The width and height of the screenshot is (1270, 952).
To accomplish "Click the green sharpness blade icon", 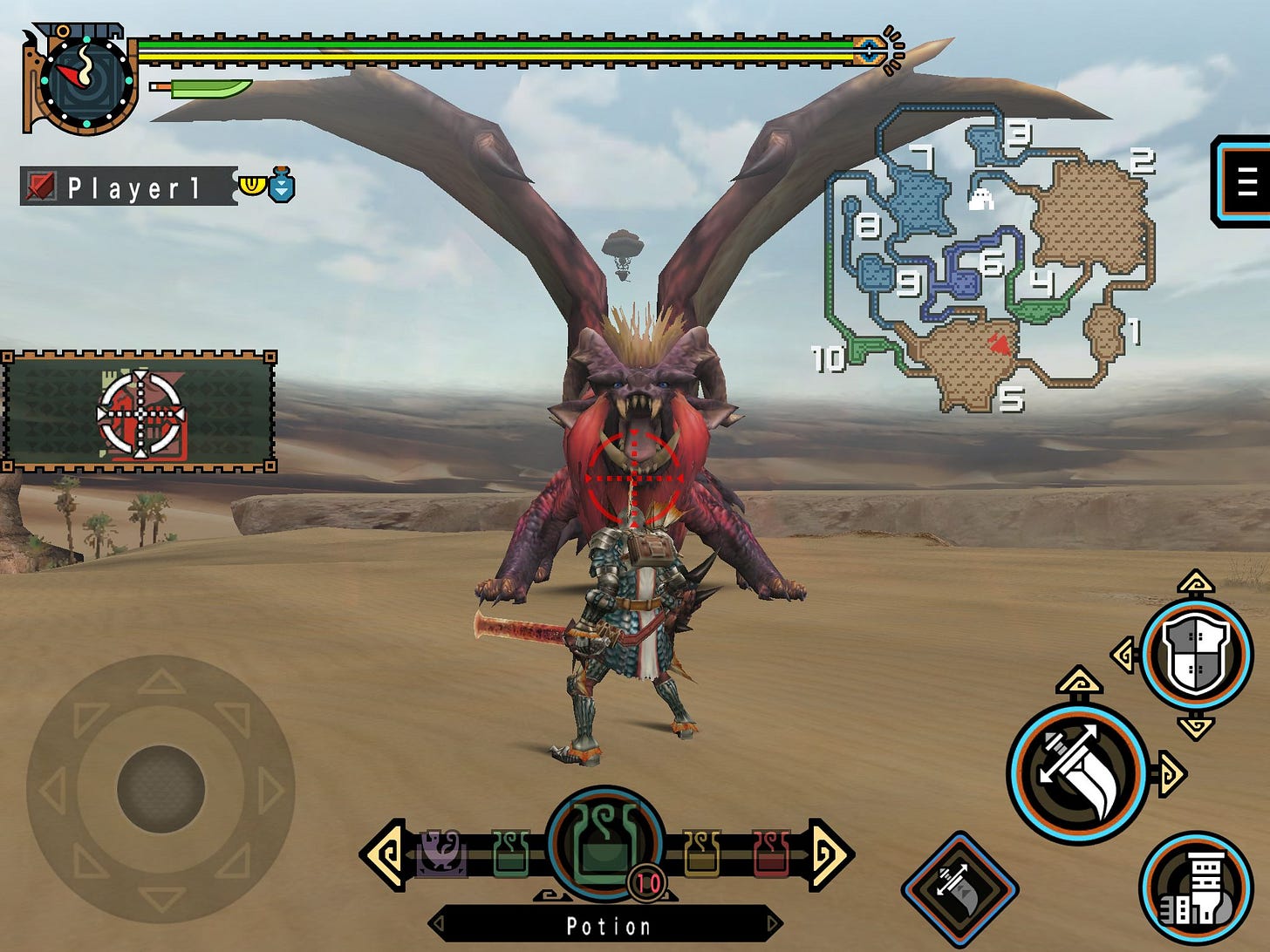I will coord(202,90).
